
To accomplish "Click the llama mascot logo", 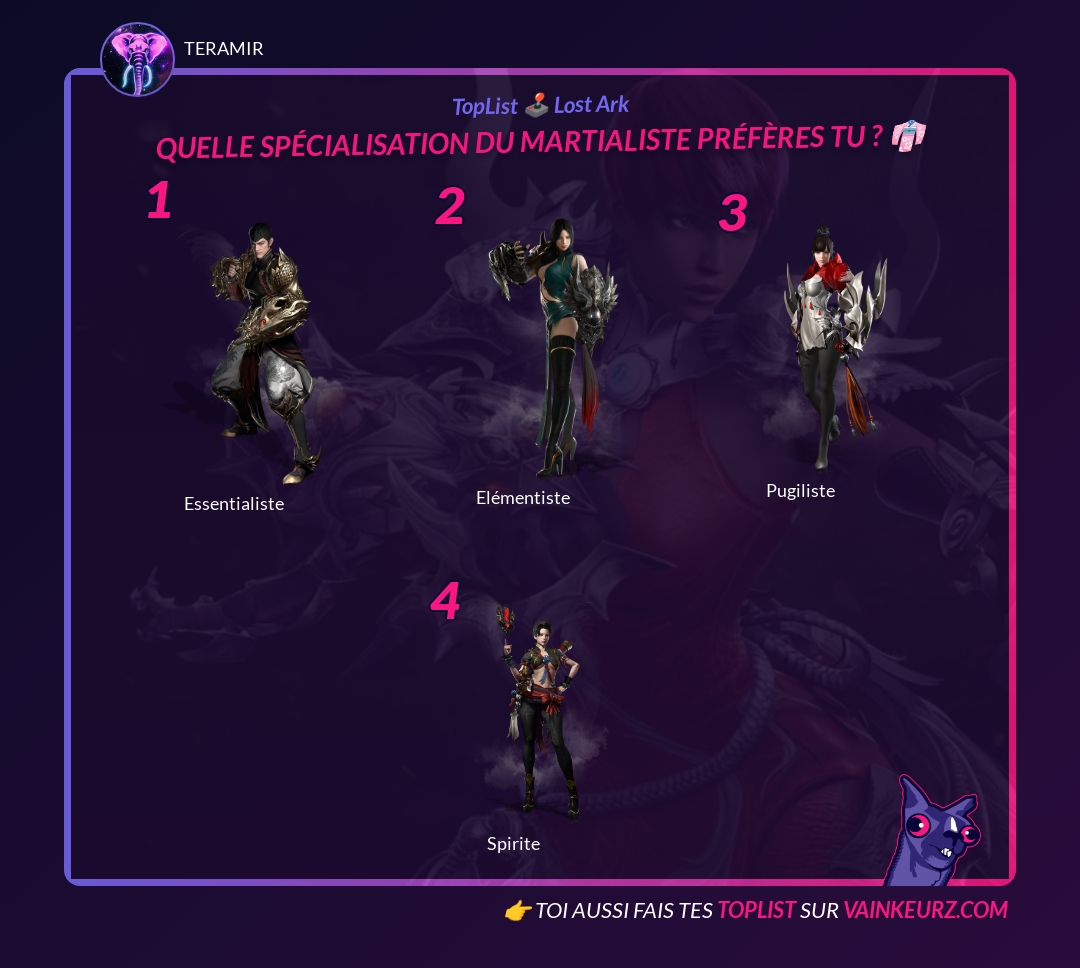I will pos(930,832).
